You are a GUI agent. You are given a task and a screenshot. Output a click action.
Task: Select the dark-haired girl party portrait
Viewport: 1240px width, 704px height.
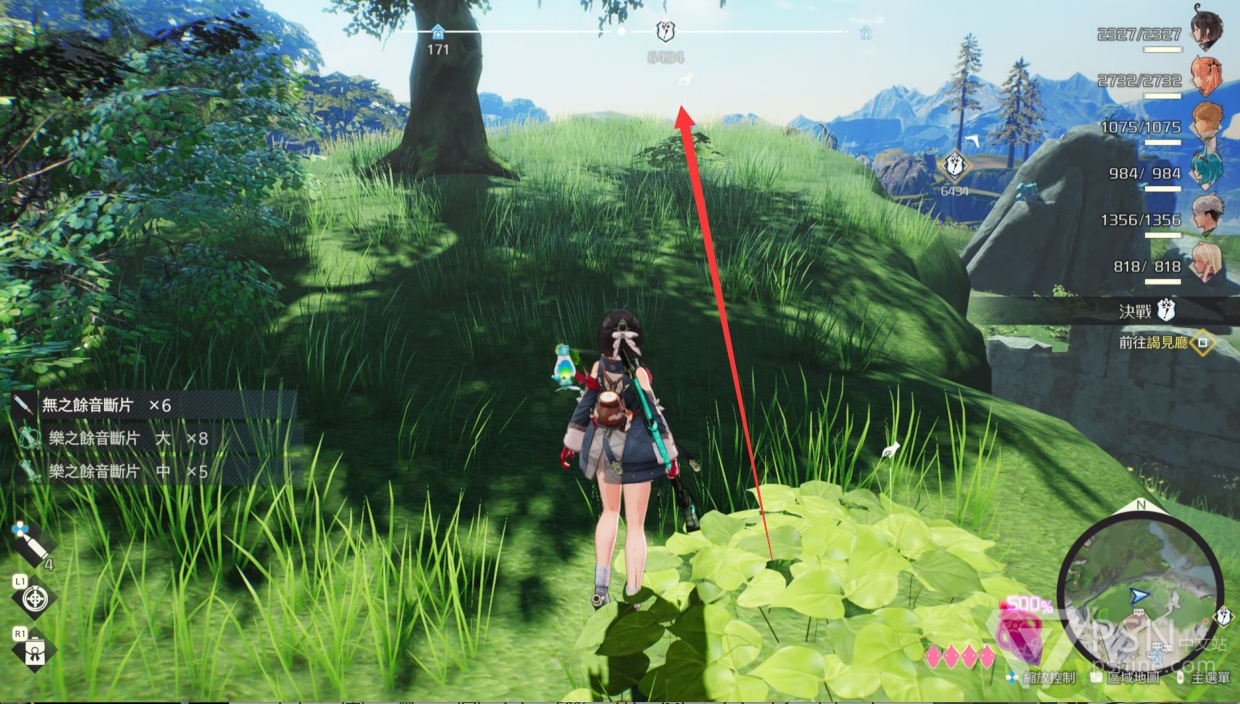click(x=1207, y=31)
